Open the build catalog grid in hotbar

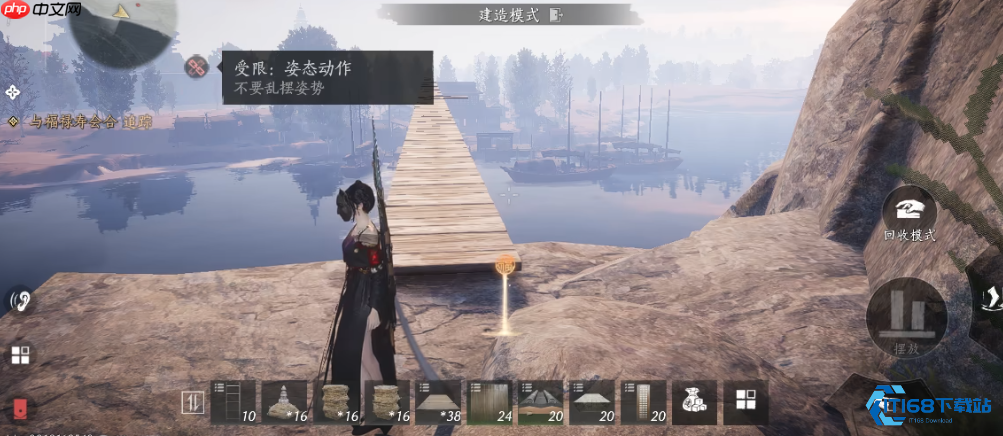745,402
